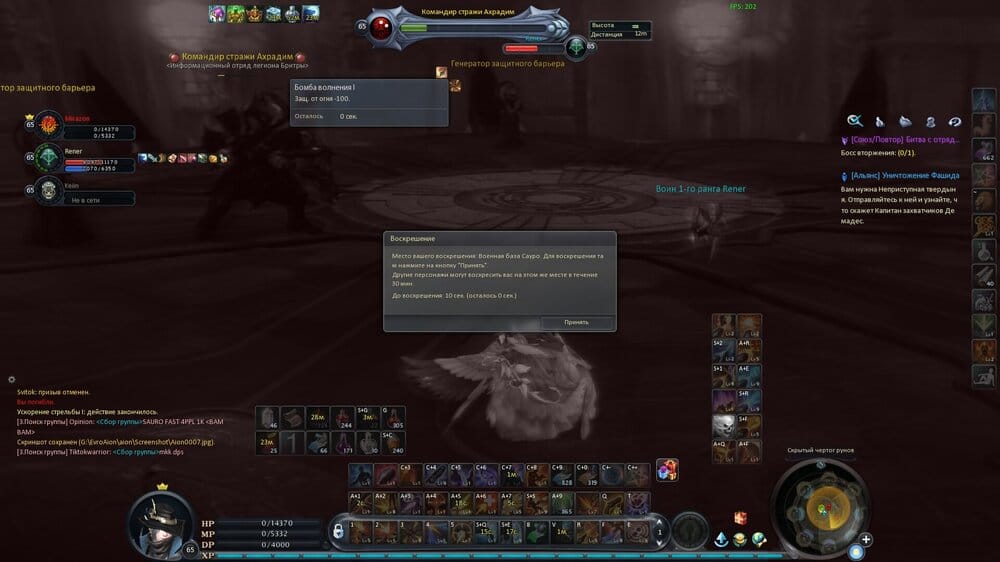Click the swirl icon above the quest tracker
The image size is (1000, 562).
(955, 121)
